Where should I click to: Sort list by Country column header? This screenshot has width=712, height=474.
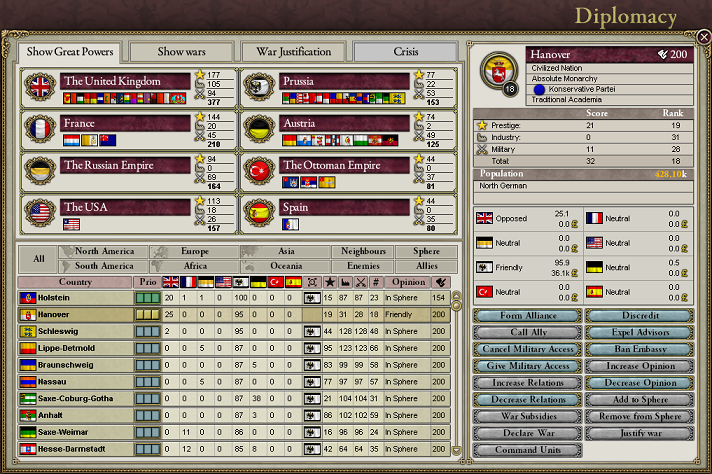[75, 282]
